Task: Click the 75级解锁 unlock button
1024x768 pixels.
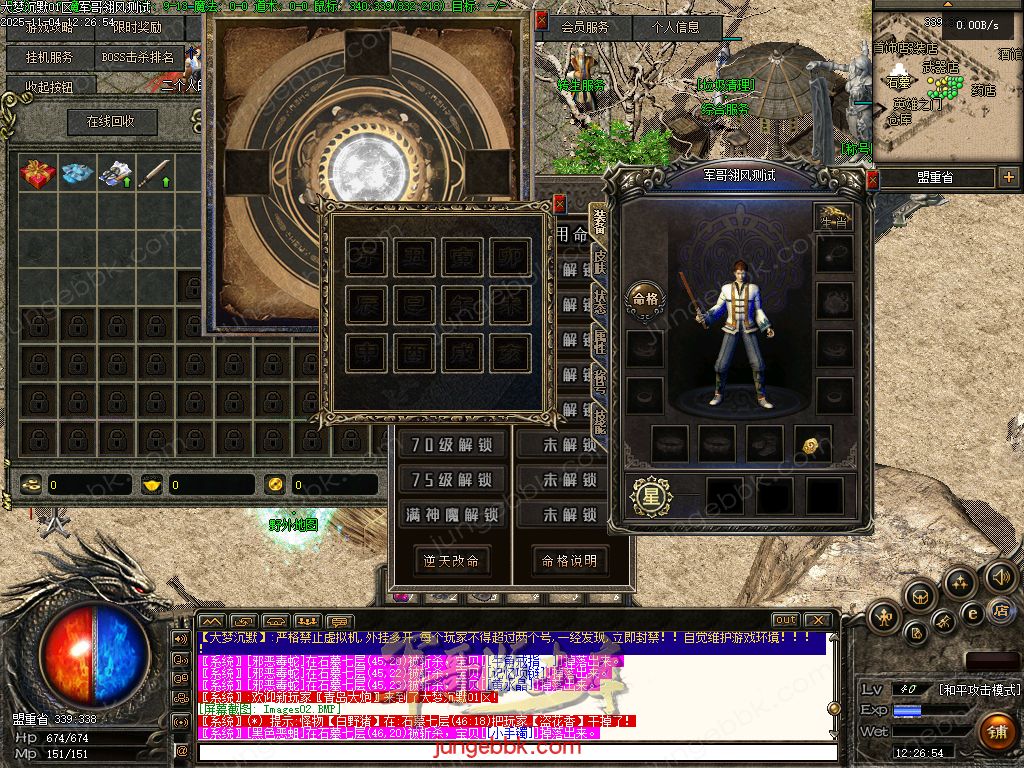Action: 451,480
